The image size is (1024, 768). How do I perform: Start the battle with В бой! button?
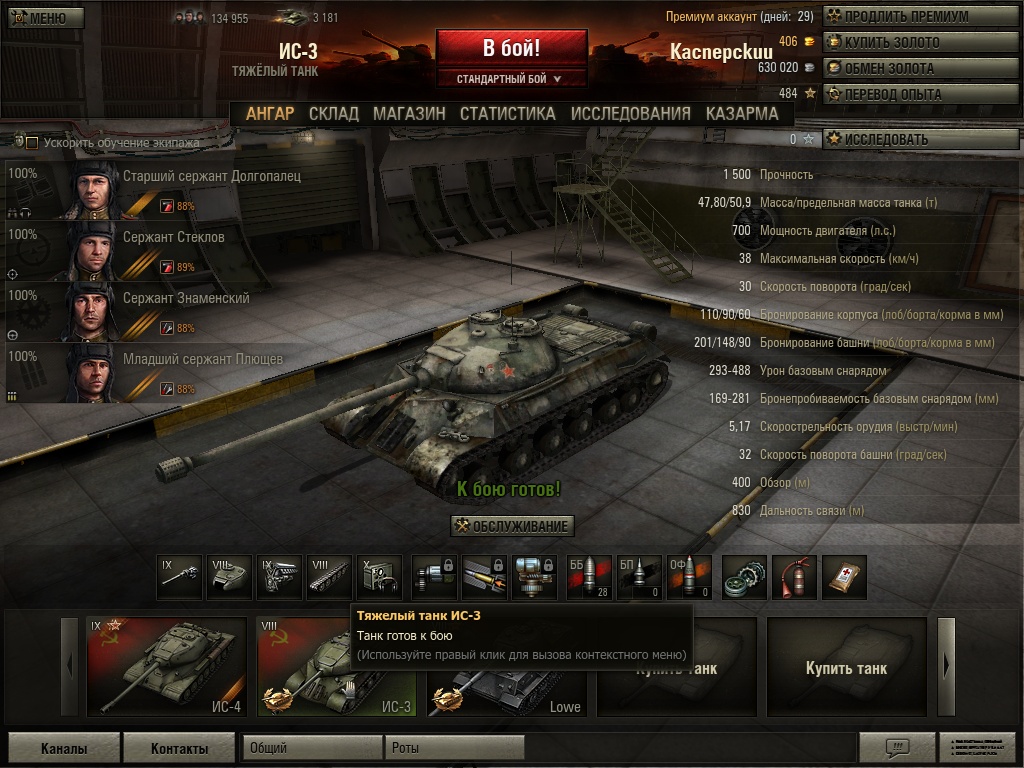(511, 48)
